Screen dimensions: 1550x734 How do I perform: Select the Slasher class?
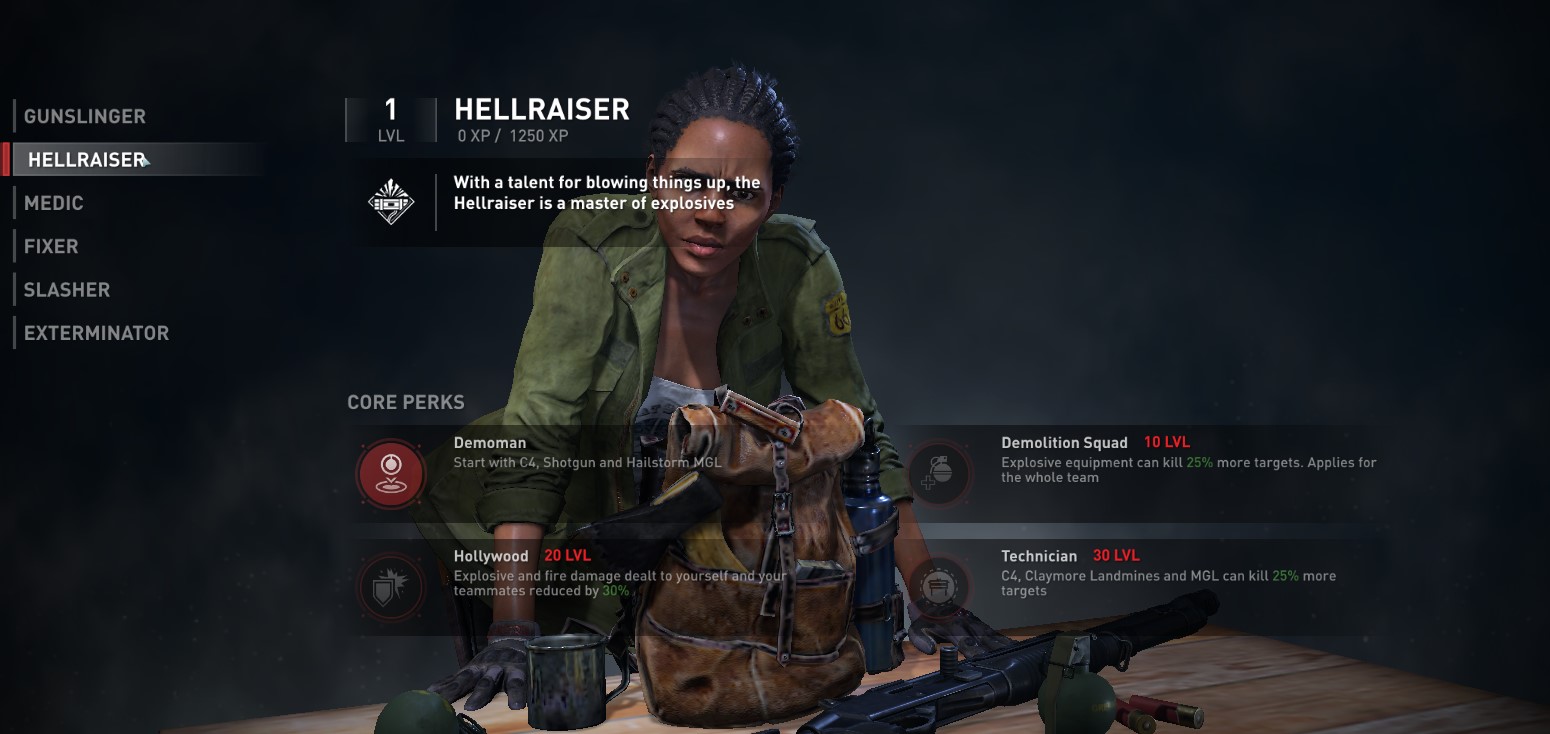[x=67, y=290]
